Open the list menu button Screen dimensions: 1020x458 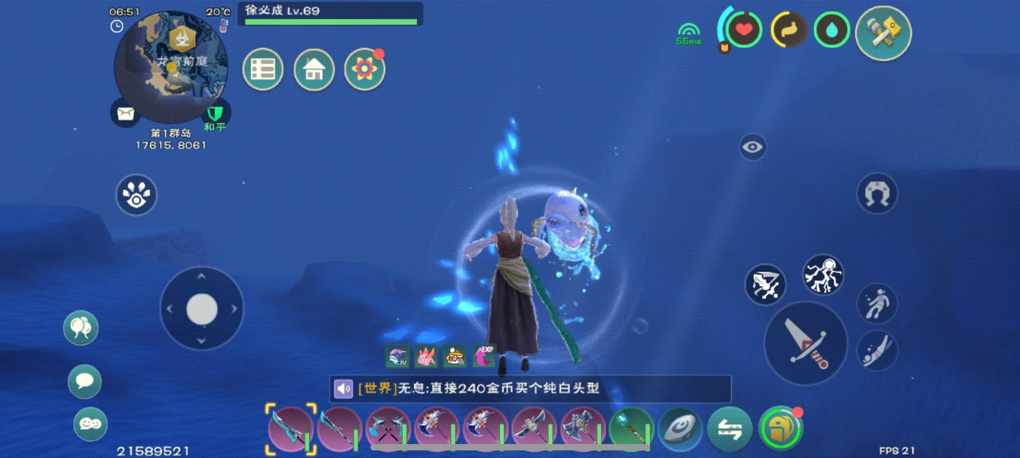point(263,69)
